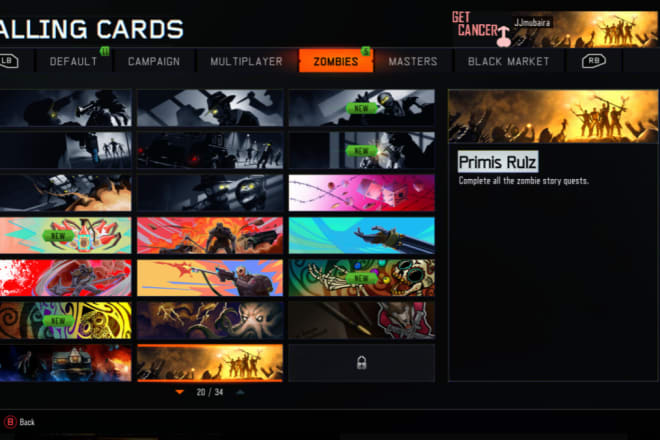The height and width of the screenshot is (440, 660).
Task: Select the soldier aiming rifle on yellow card
Action: [209, 278]
